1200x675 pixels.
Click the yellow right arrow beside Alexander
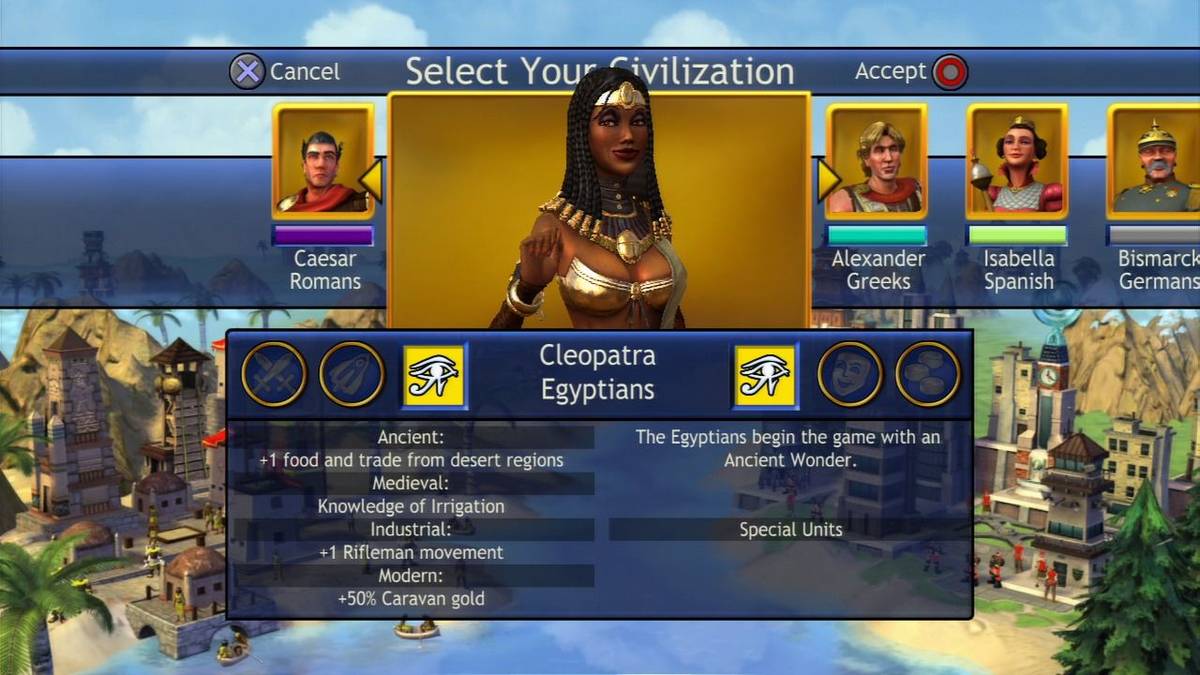pos(829,180)
